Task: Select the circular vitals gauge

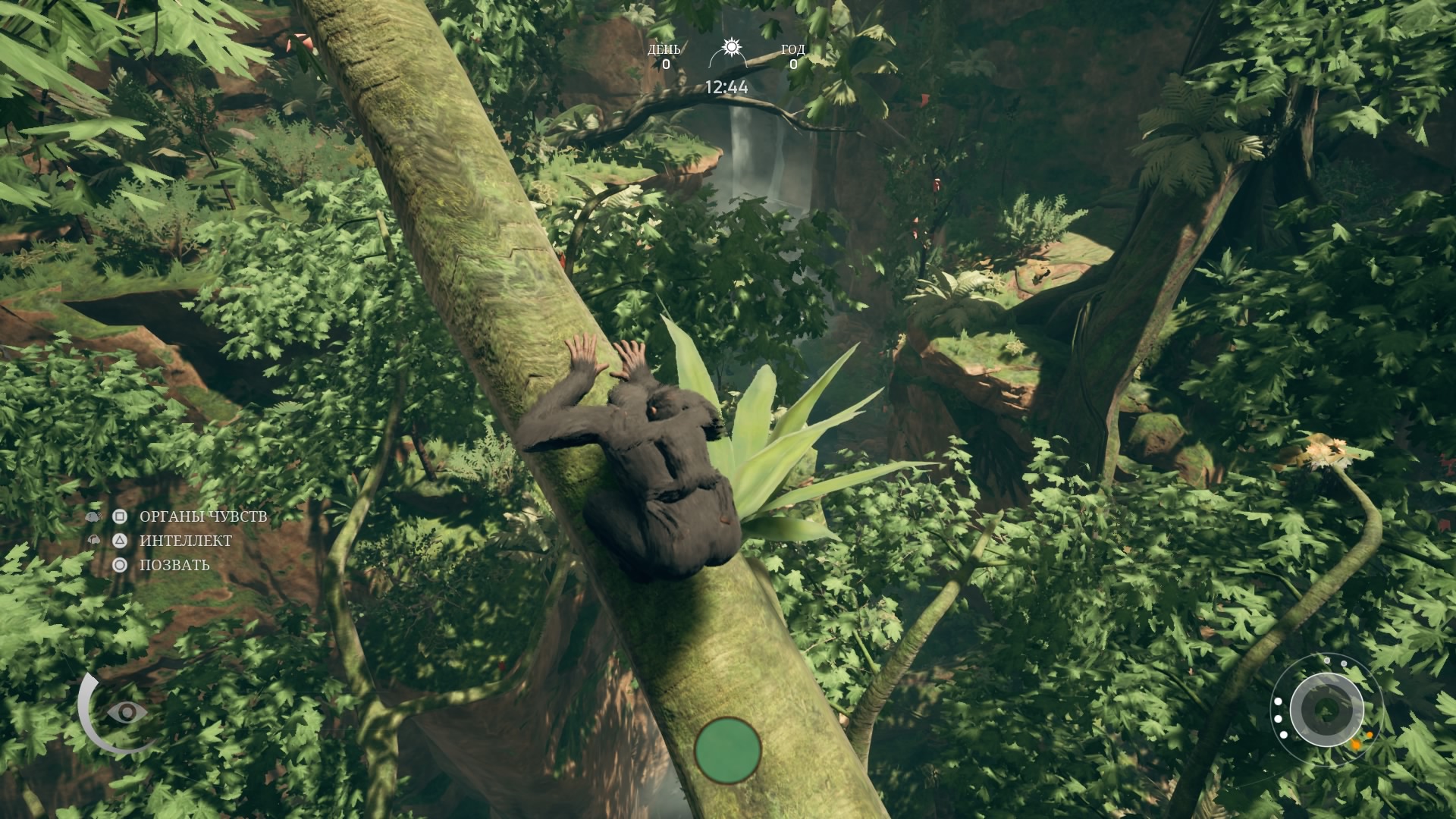Action: [1326, 710]
